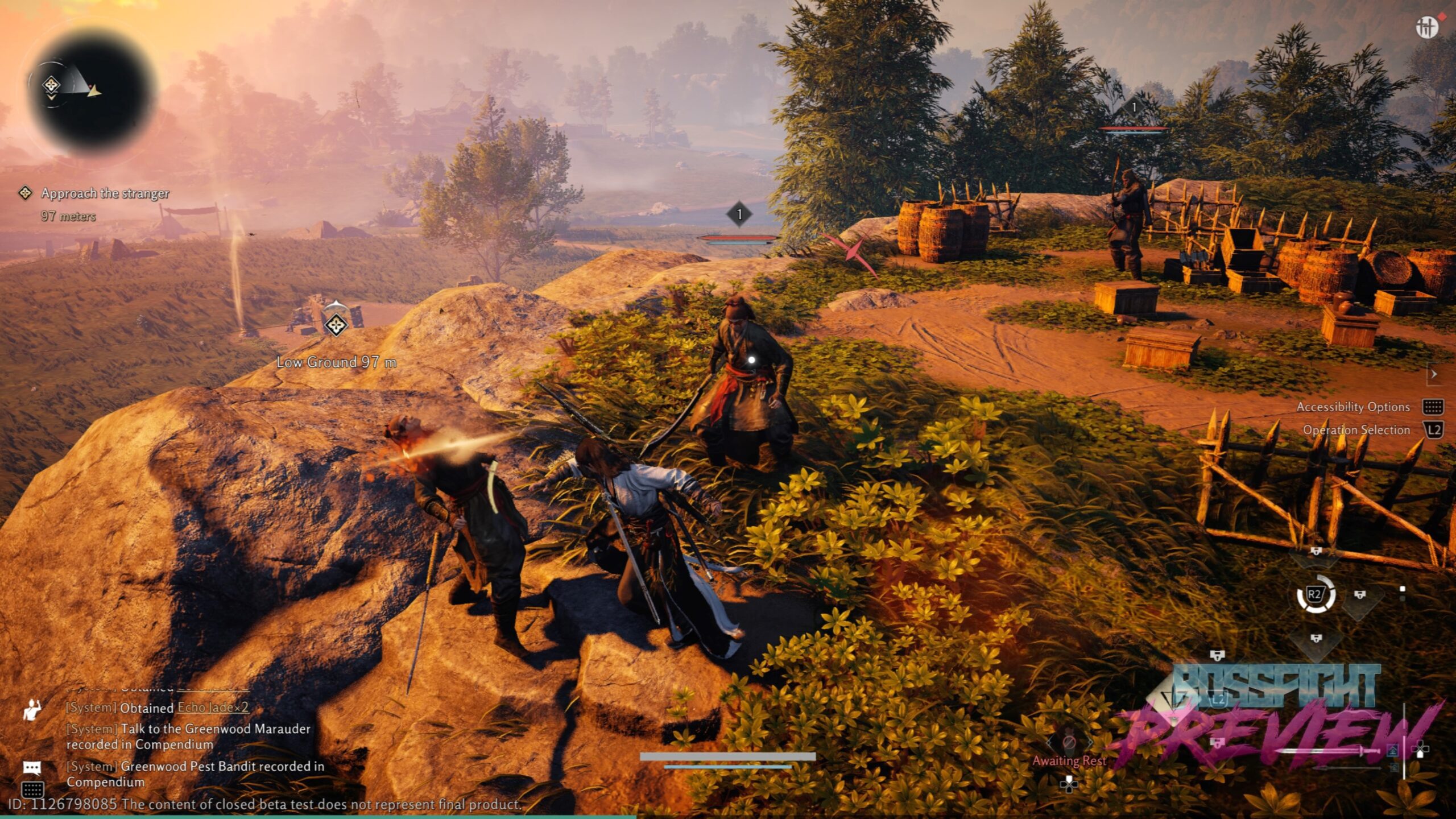Click the Echo Jade item link in chat

(x=213, y=708)
